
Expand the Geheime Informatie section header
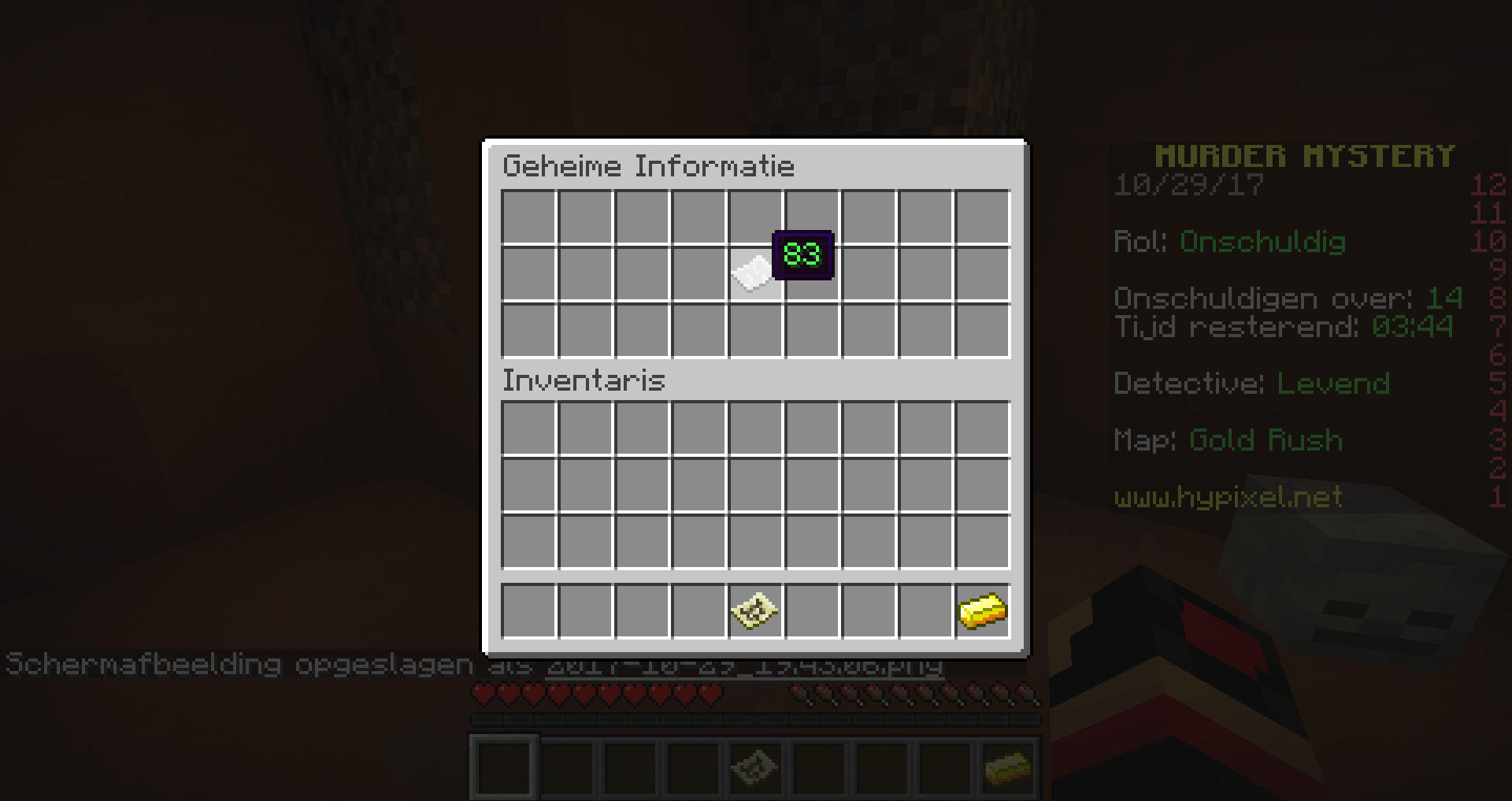tap(649, 166)
